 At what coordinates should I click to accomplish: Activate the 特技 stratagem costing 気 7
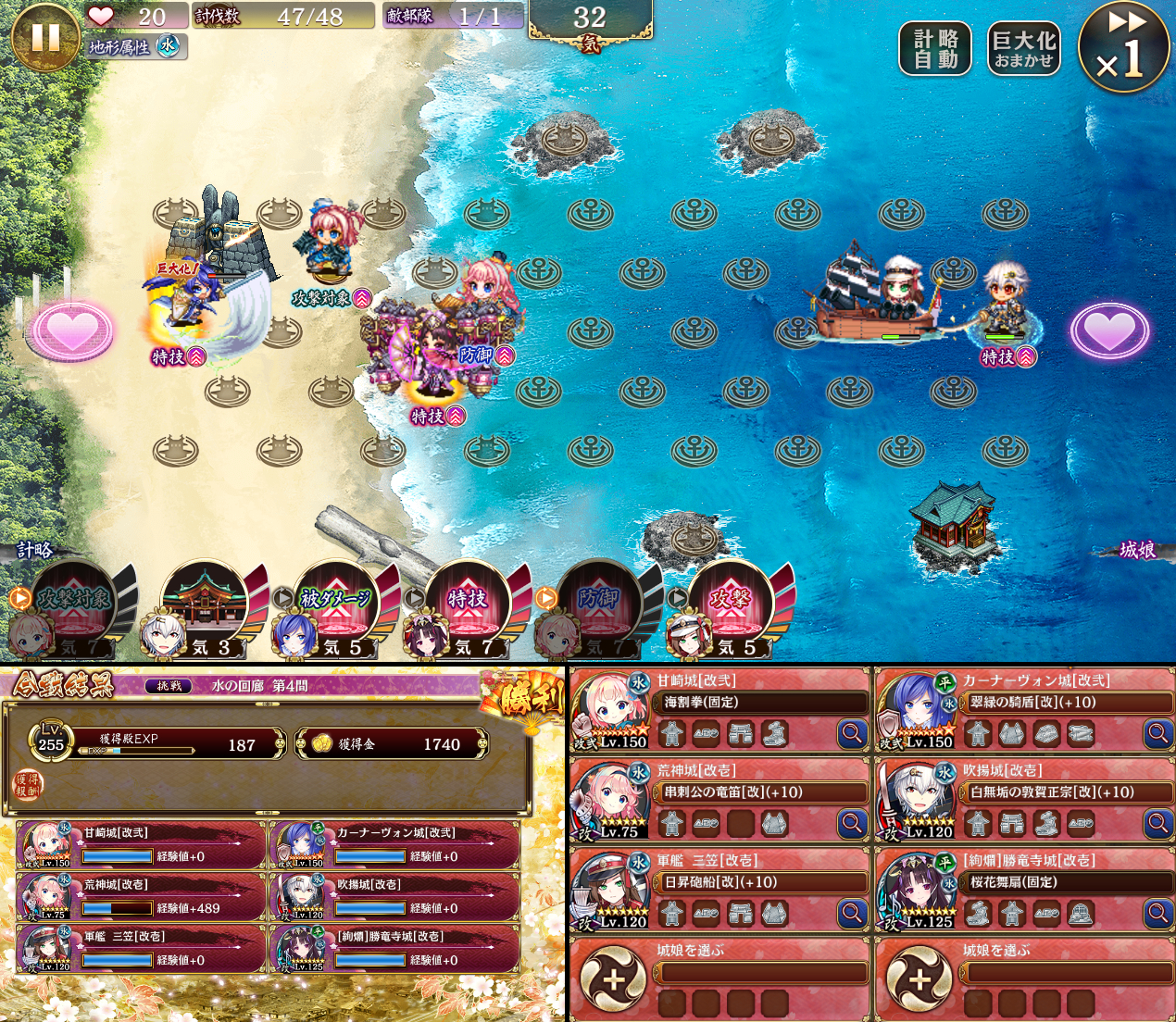click(468, 602)
